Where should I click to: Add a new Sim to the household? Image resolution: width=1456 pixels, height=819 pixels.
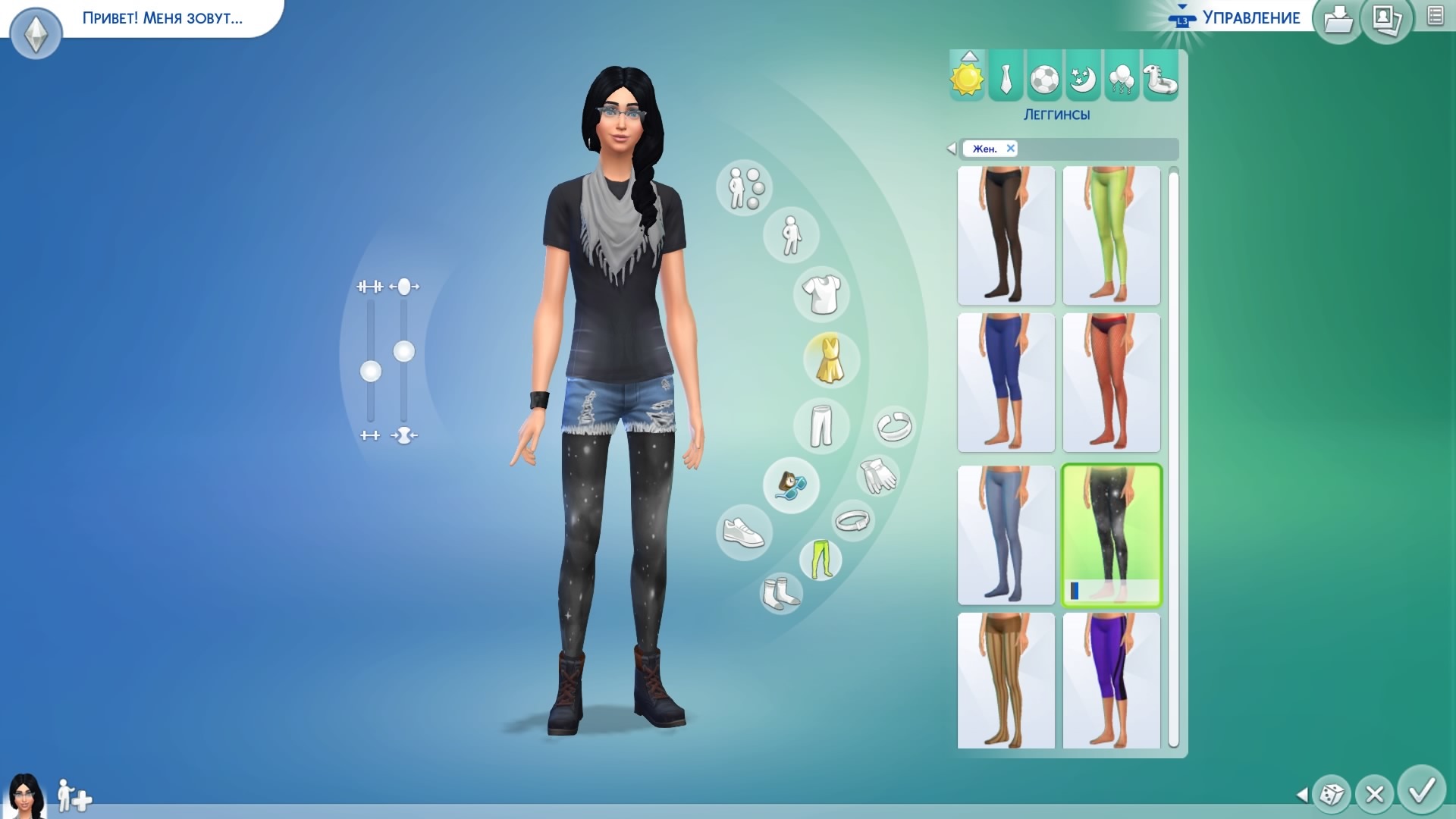click(74, 796)
